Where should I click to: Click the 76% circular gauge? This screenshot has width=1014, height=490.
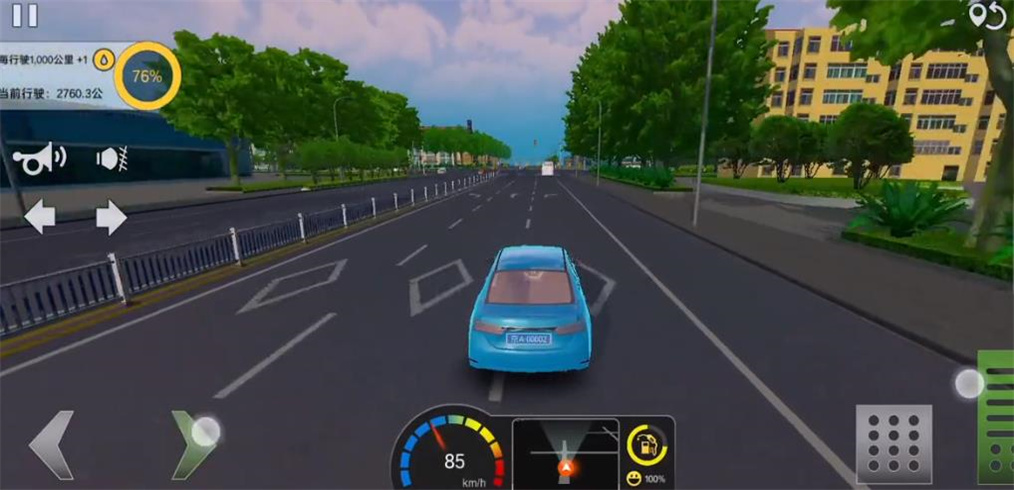click(147, 75)
